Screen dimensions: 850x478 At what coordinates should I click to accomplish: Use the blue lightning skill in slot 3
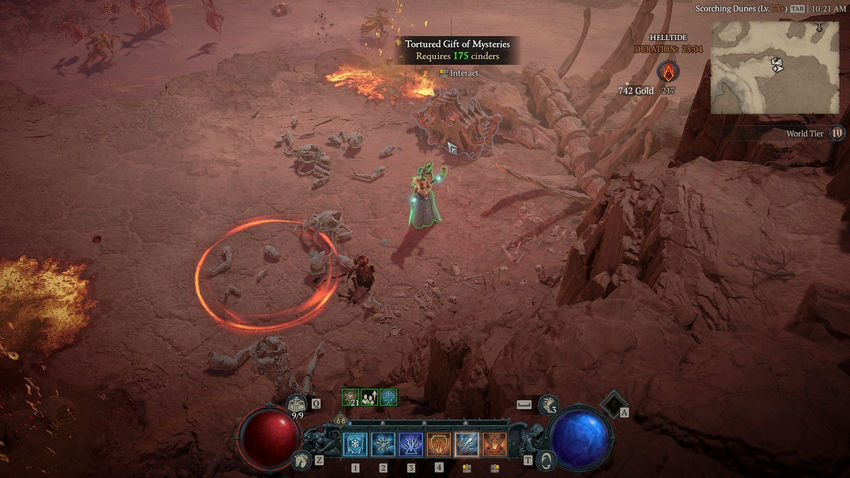(x=411, y=444)
